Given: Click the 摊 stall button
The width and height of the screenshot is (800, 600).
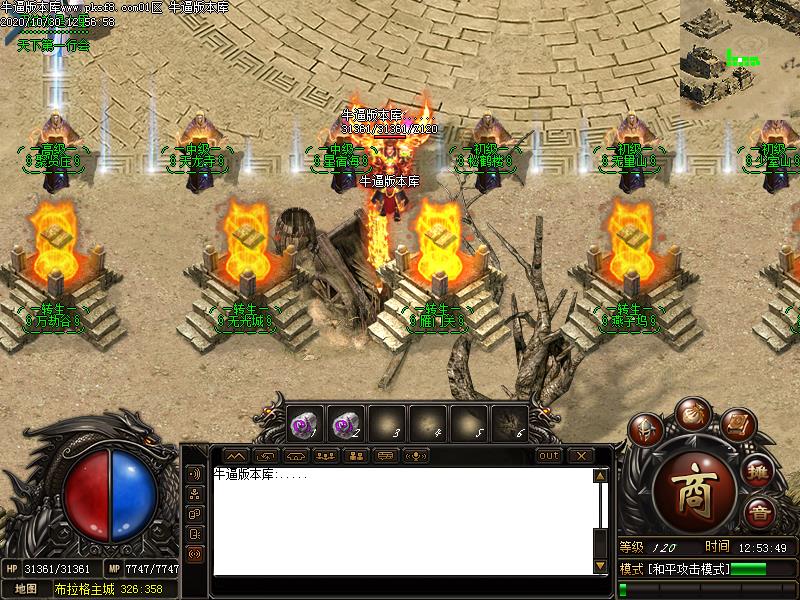Looking at the screenshot, I should (758, 472).
